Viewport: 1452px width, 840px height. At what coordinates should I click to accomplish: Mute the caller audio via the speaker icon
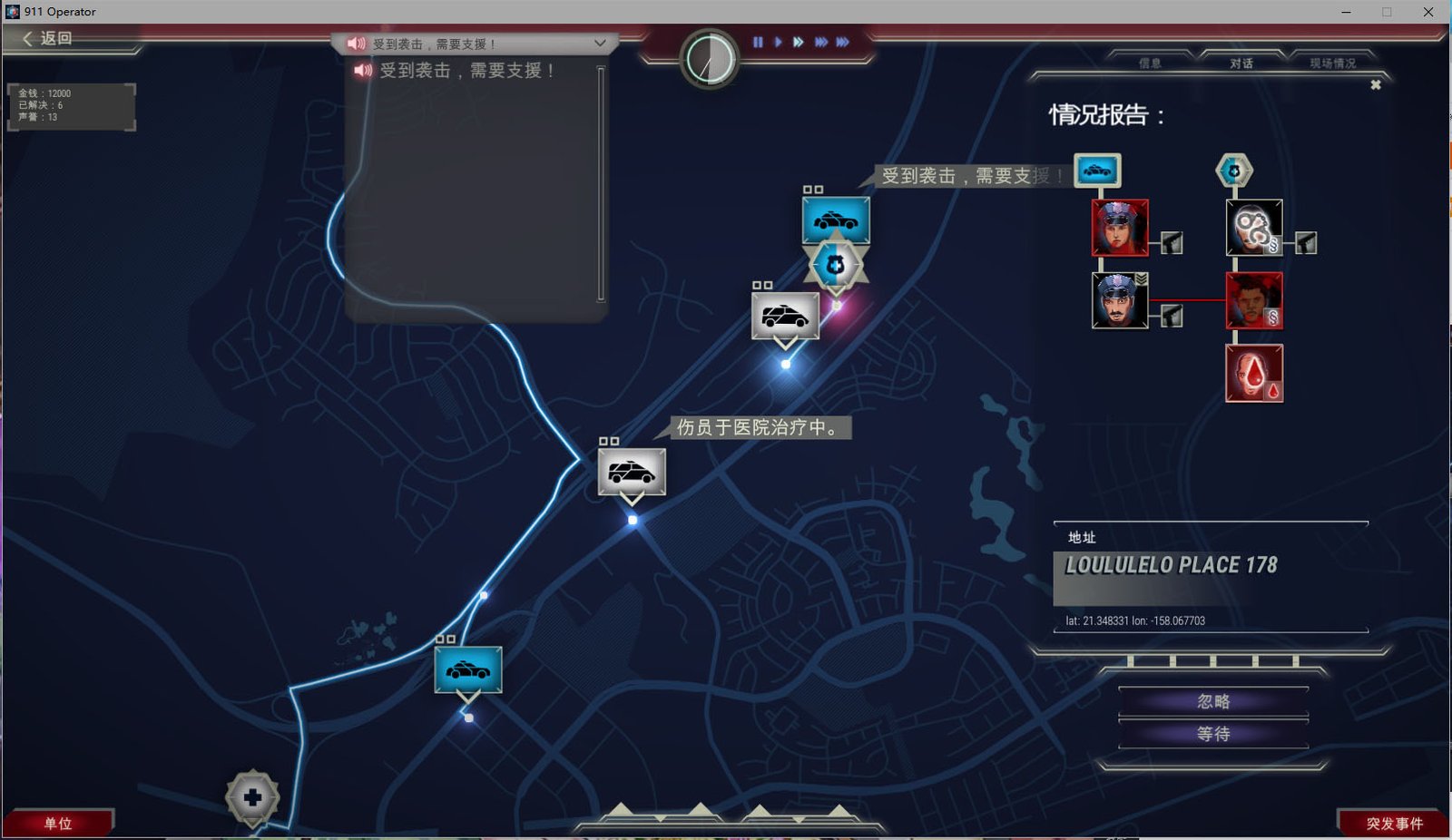click(358, 43)
